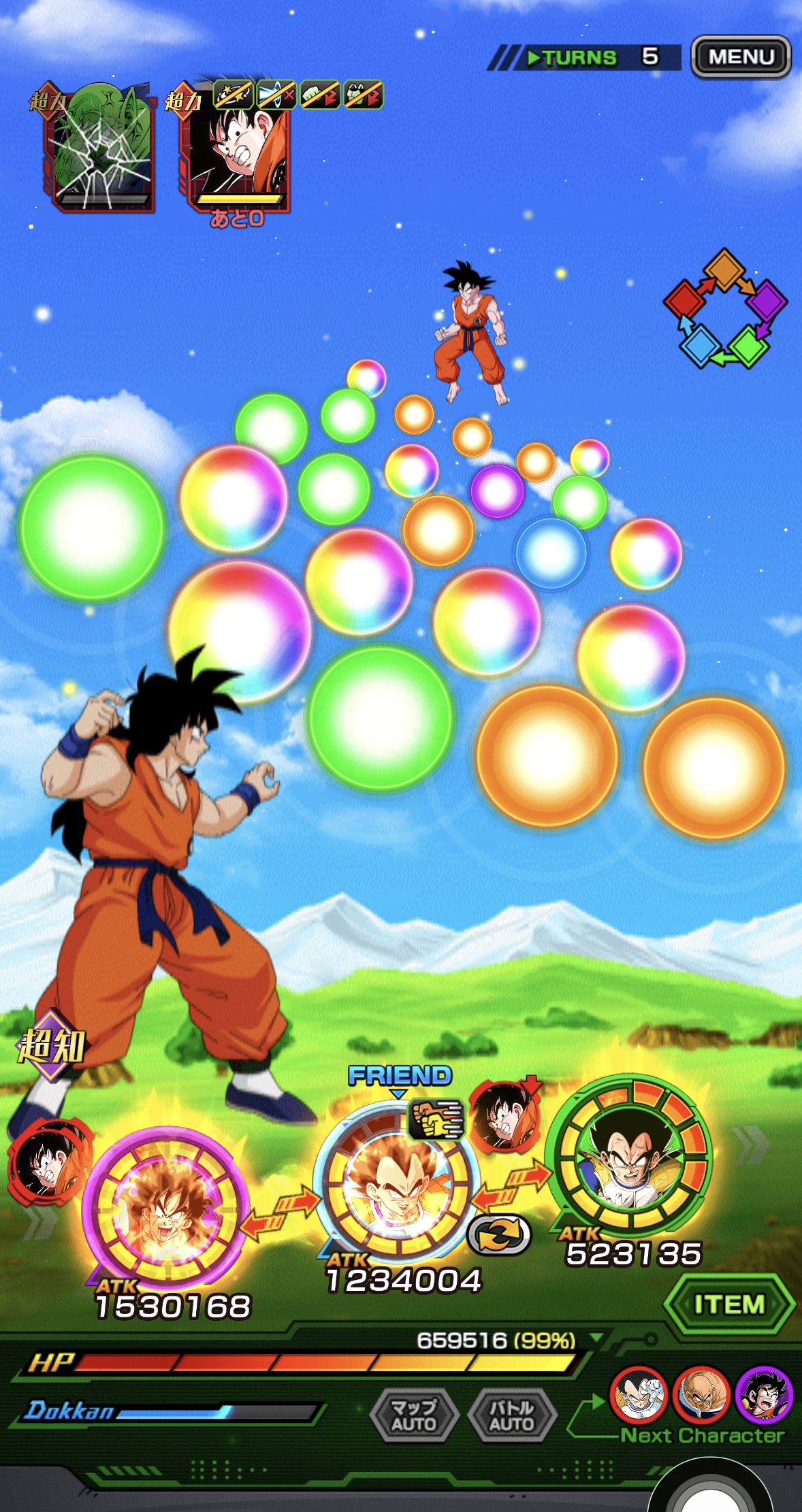
Task: View the Nappa next character thumbnail
Action: (x=701, y=1394)
